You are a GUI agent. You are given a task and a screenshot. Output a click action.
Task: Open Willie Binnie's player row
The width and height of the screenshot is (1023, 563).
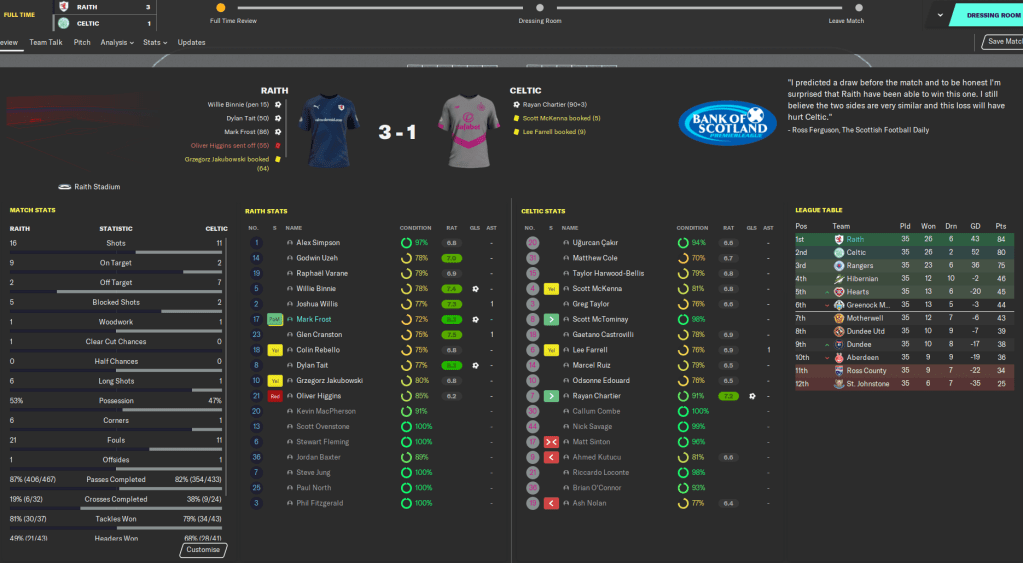coord(318,289)
